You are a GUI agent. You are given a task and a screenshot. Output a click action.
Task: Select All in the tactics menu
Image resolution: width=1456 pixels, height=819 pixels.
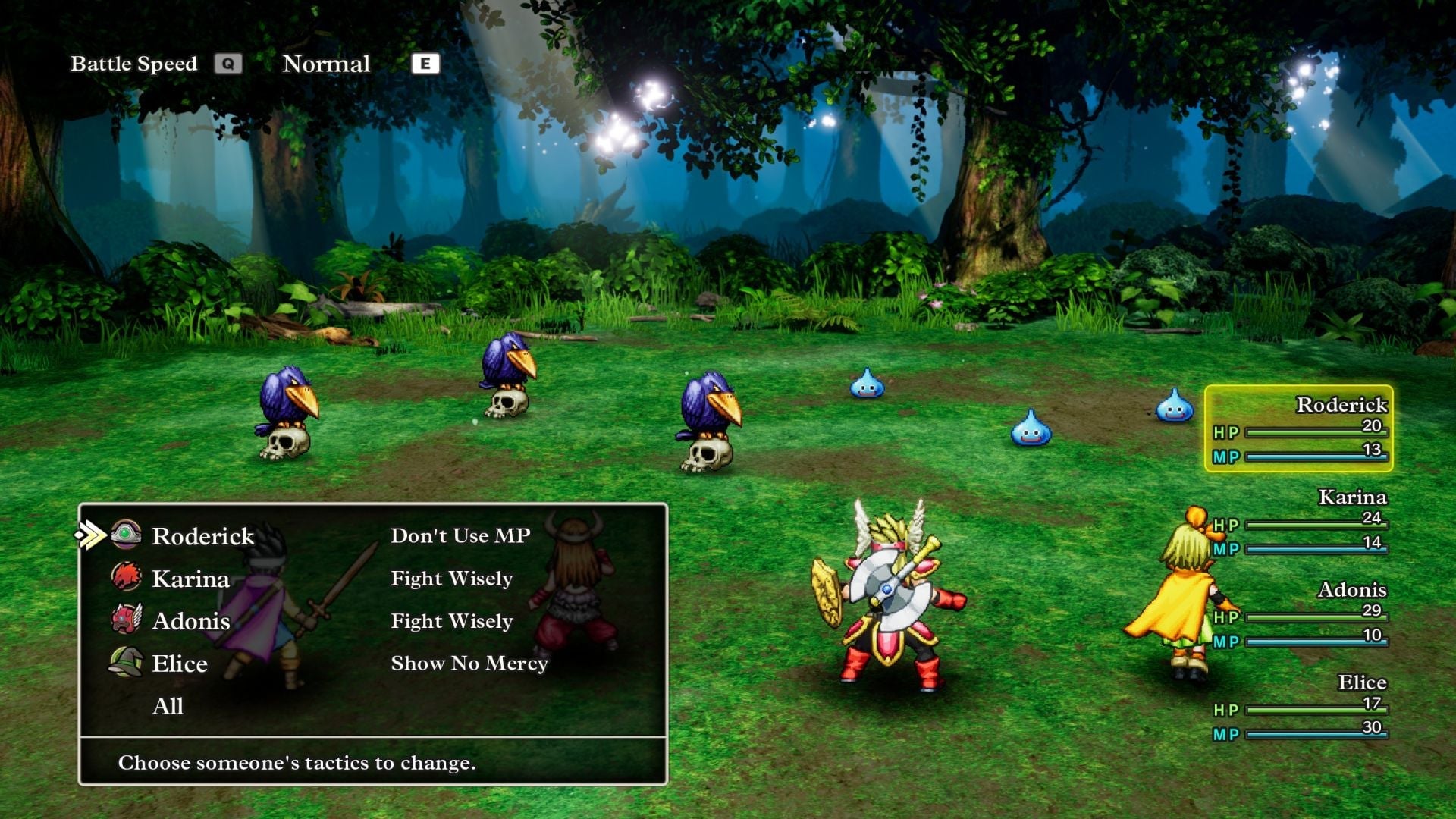(x=168, y=707)
